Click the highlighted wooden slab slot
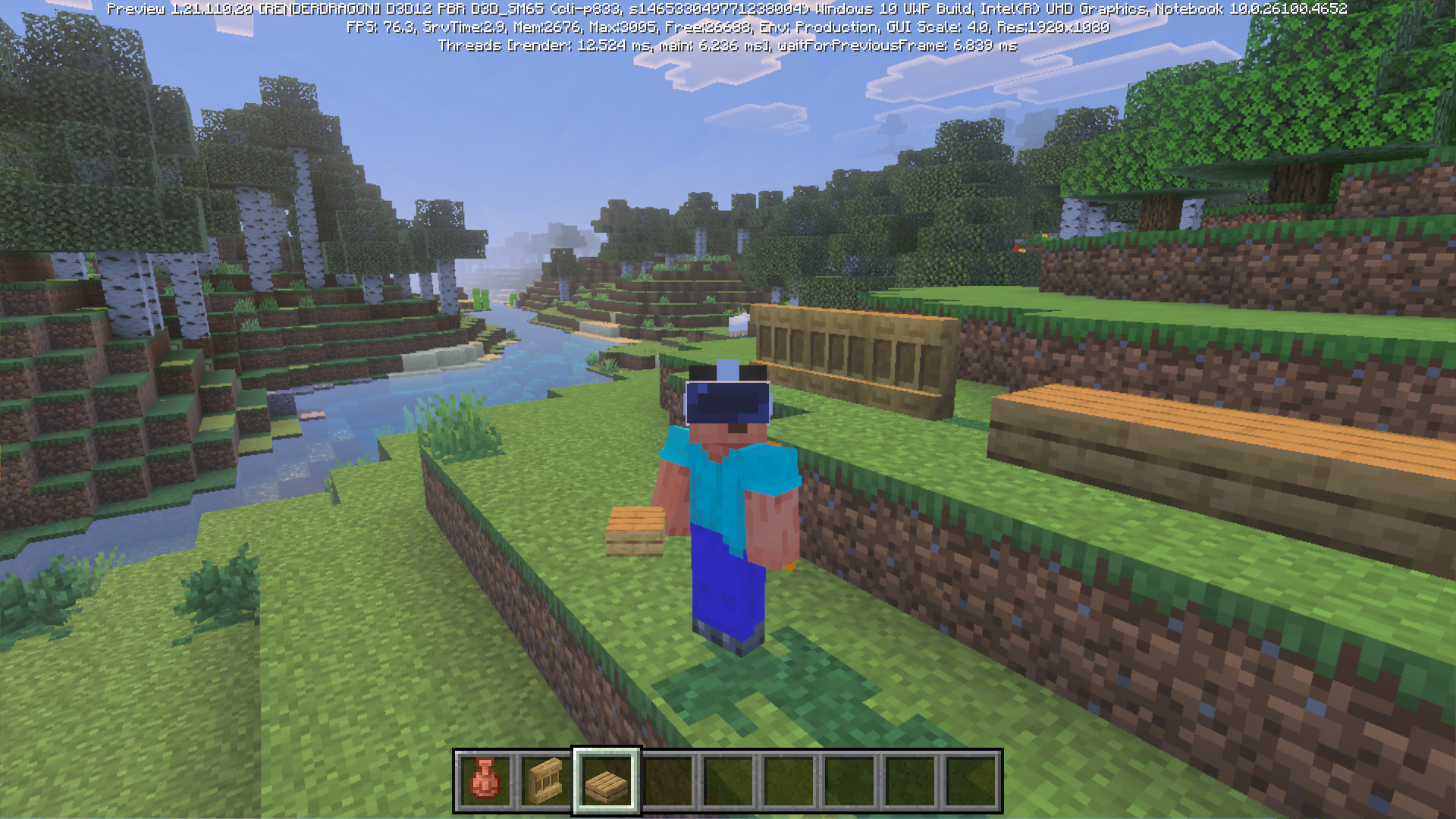 coord(607,780)
